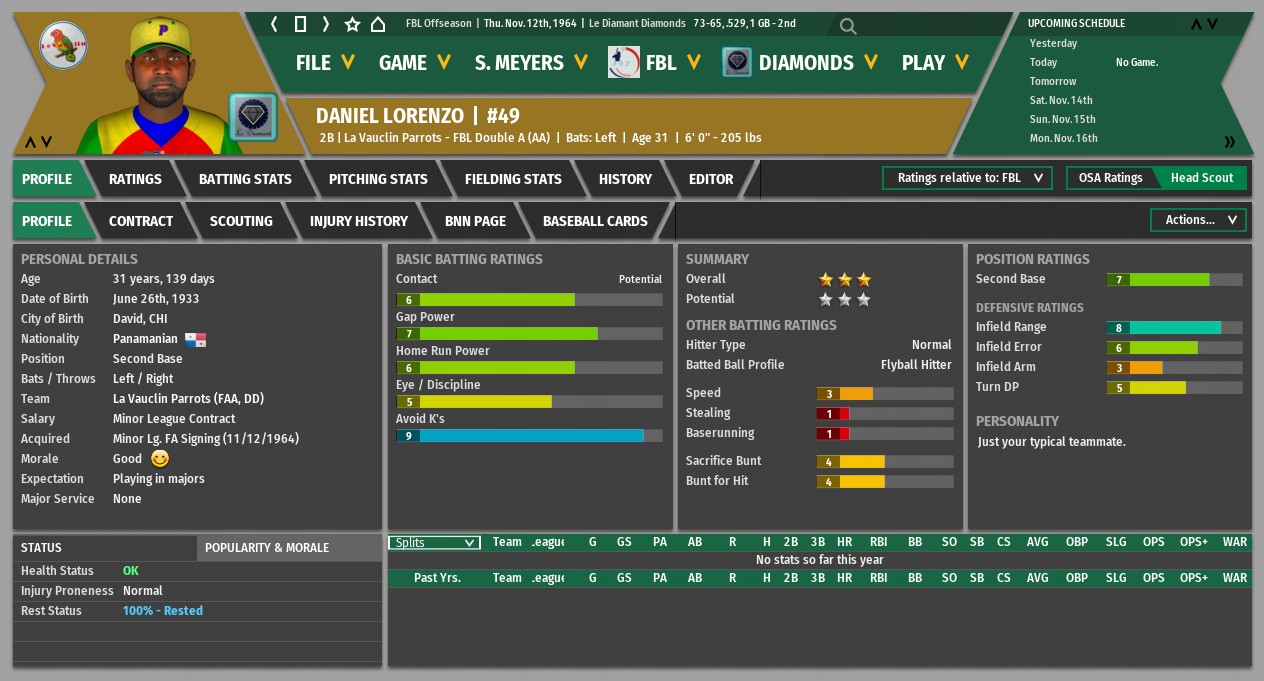
Task: Open the History tab
Action: tap(625, 179)
